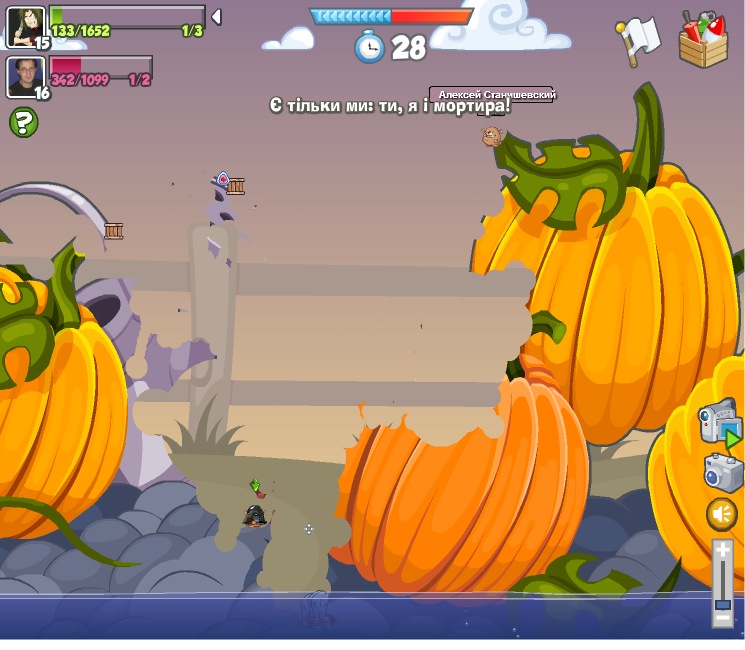The width and height of the screenshot is (745, 650).
Task: Take a screenshot with the photo camera icon
Action: click(722, 472)
